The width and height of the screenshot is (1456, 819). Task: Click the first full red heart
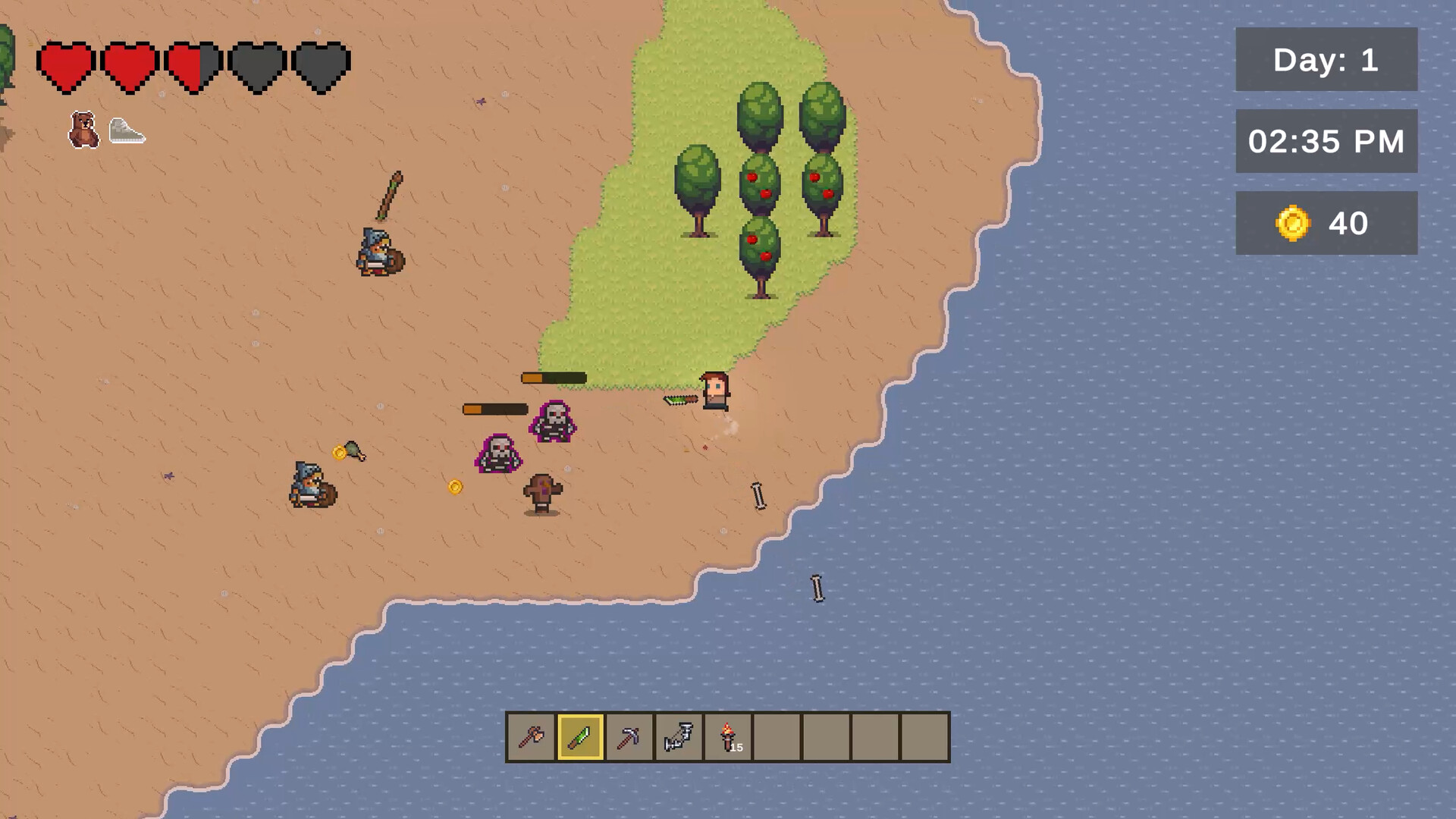[67, 64]
